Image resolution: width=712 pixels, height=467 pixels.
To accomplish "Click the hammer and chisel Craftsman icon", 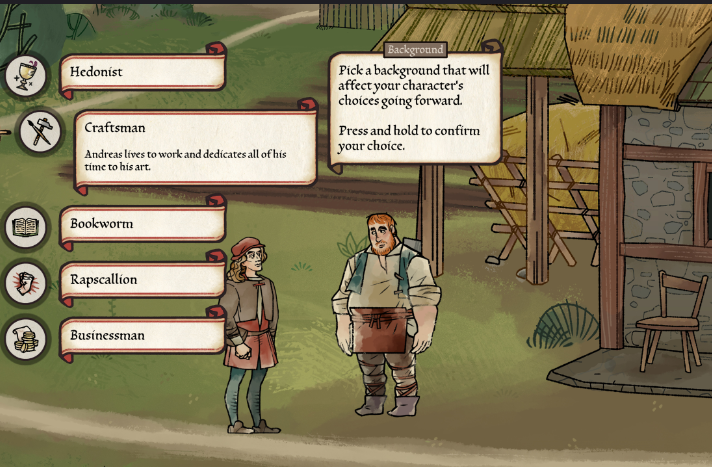I will click(x=40, y=132).
